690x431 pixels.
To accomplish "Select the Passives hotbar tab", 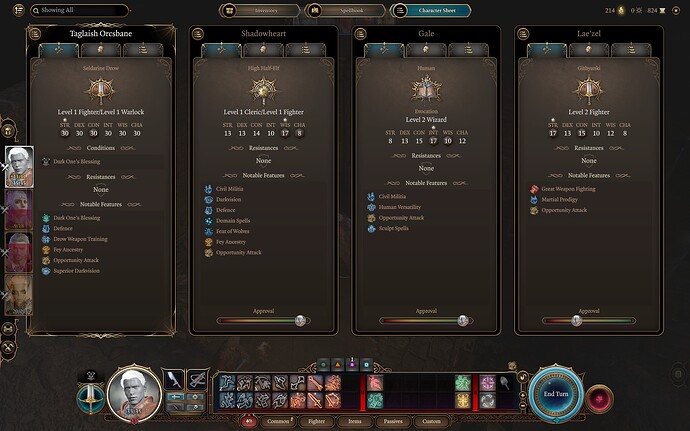I will pos(391,422).
